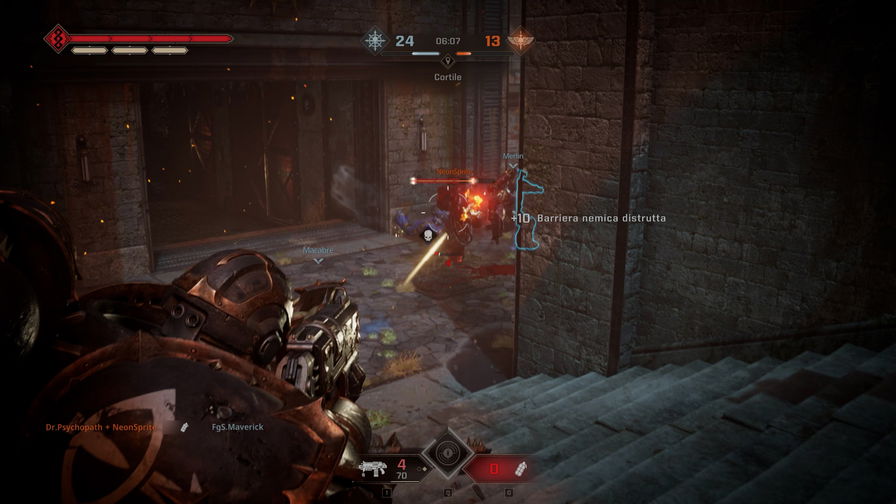Viewport: 896px width, 504px height.
Task: Click the red class emblem beside health bar
Action: coord(56,39)
